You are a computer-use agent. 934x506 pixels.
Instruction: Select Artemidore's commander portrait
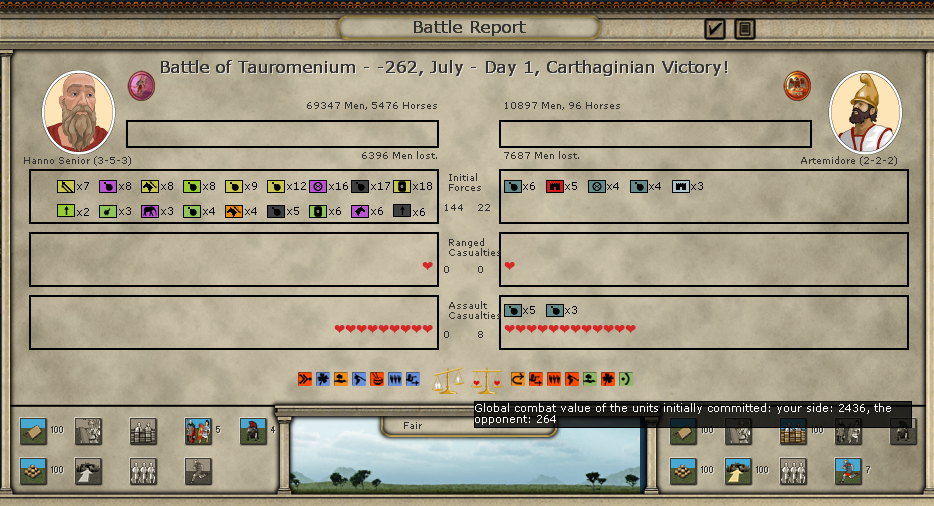(x=865, y=111)
